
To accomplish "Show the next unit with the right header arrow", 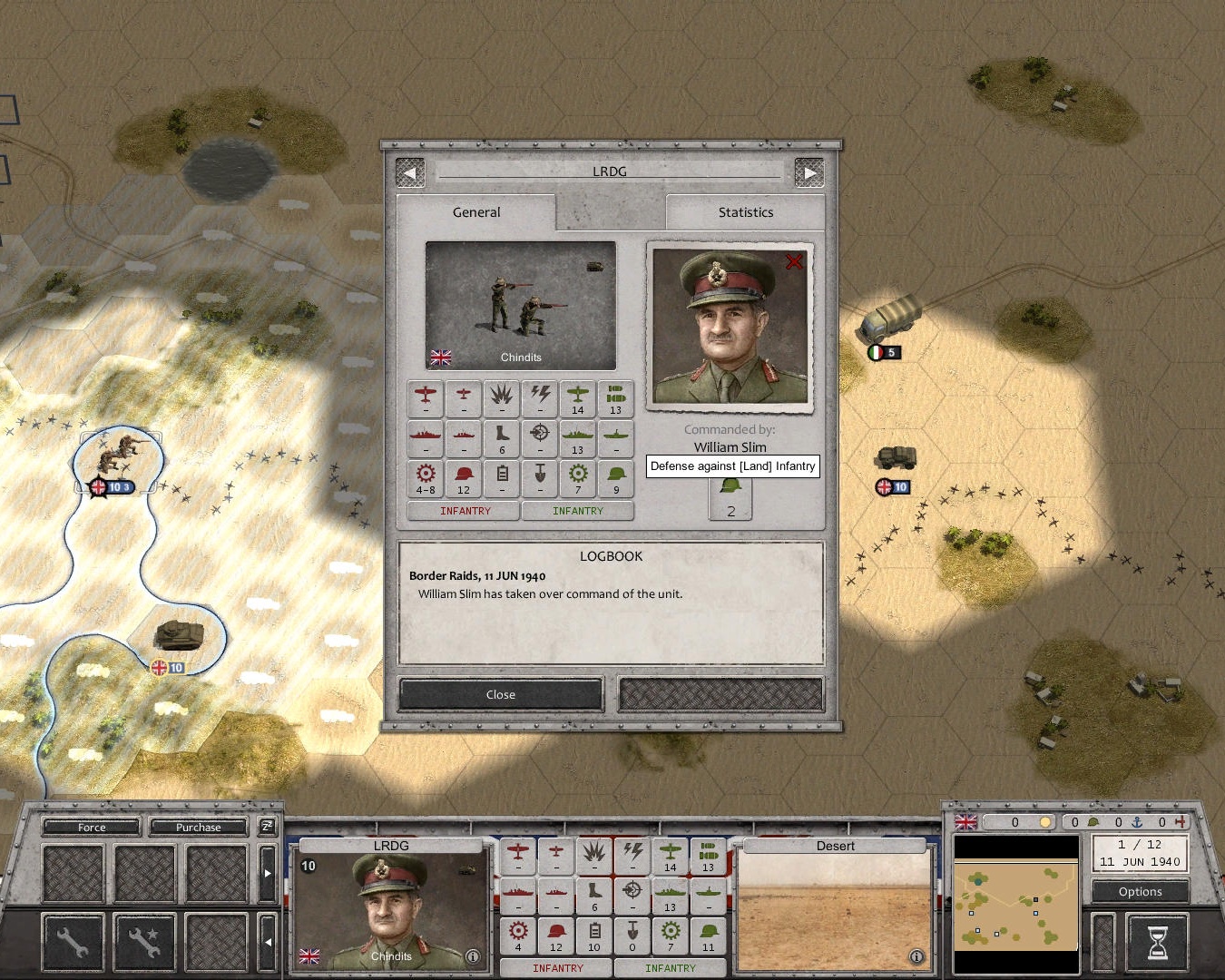I will (810, 171).
